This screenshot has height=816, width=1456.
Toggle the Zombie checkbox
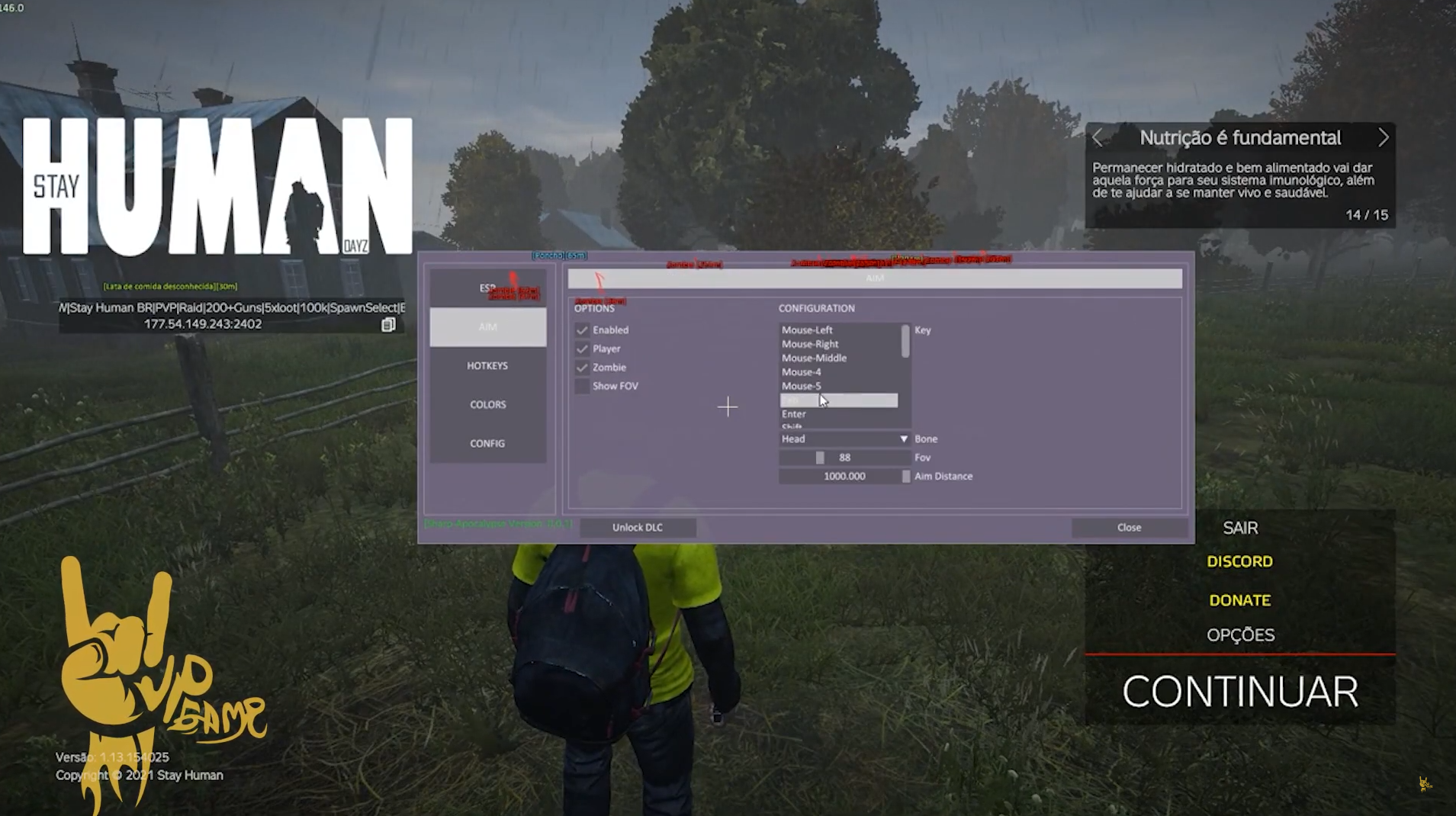[x=582, y=368]
